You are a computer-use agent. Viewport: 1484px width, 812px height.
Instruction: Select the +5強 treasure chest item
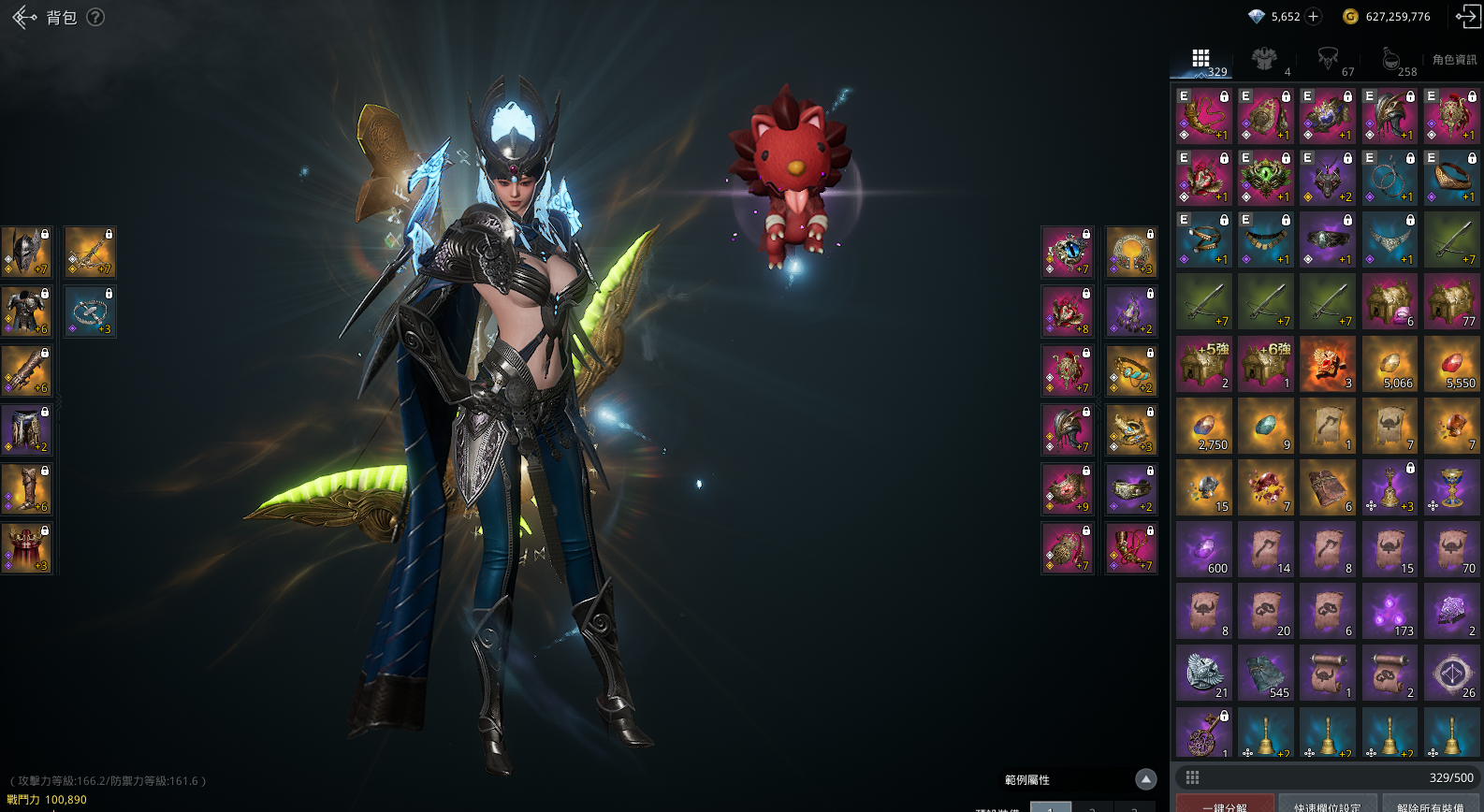pyautogui.click(x=1203, y=364)
